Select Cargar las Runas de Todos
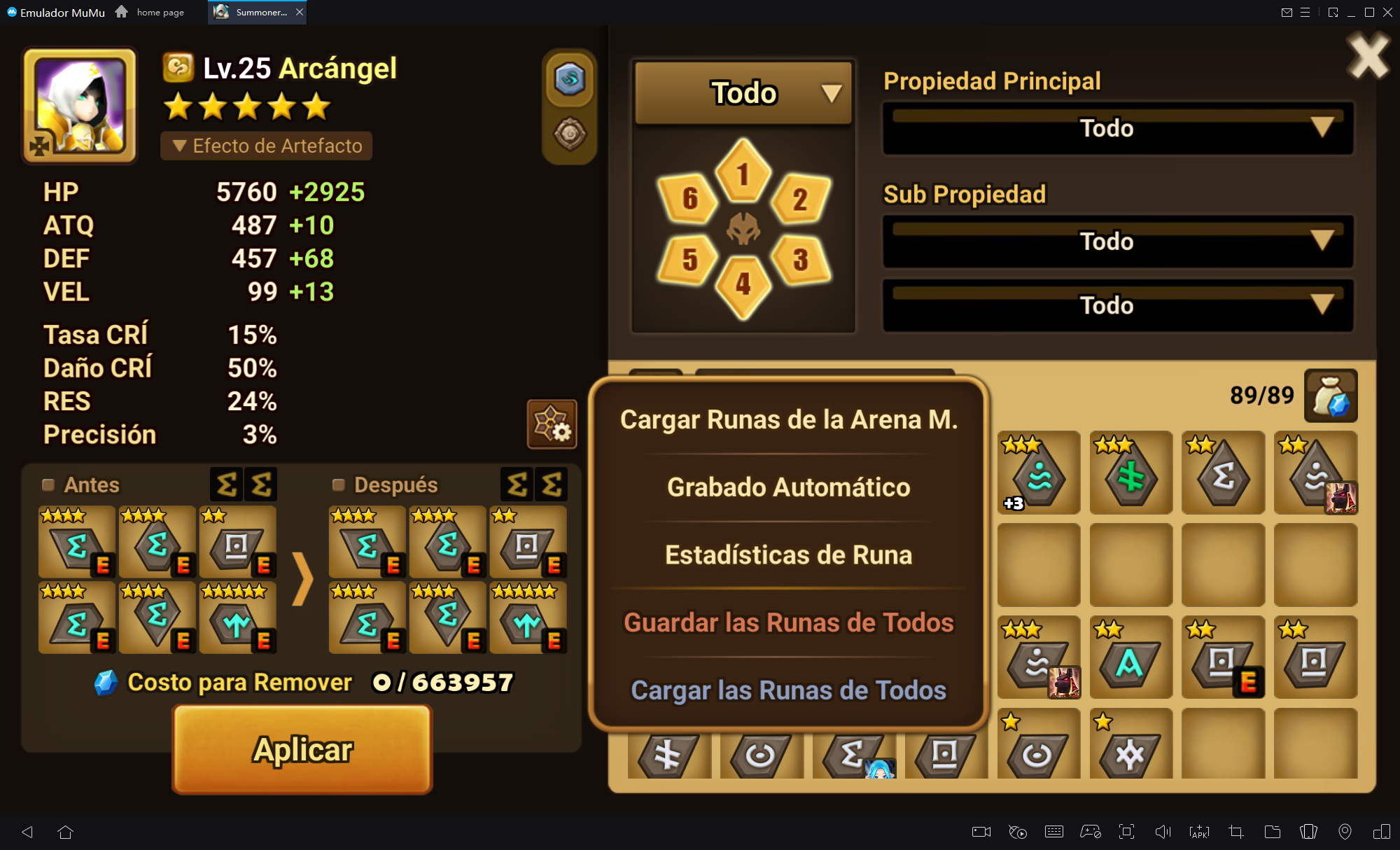 point(788,690)
